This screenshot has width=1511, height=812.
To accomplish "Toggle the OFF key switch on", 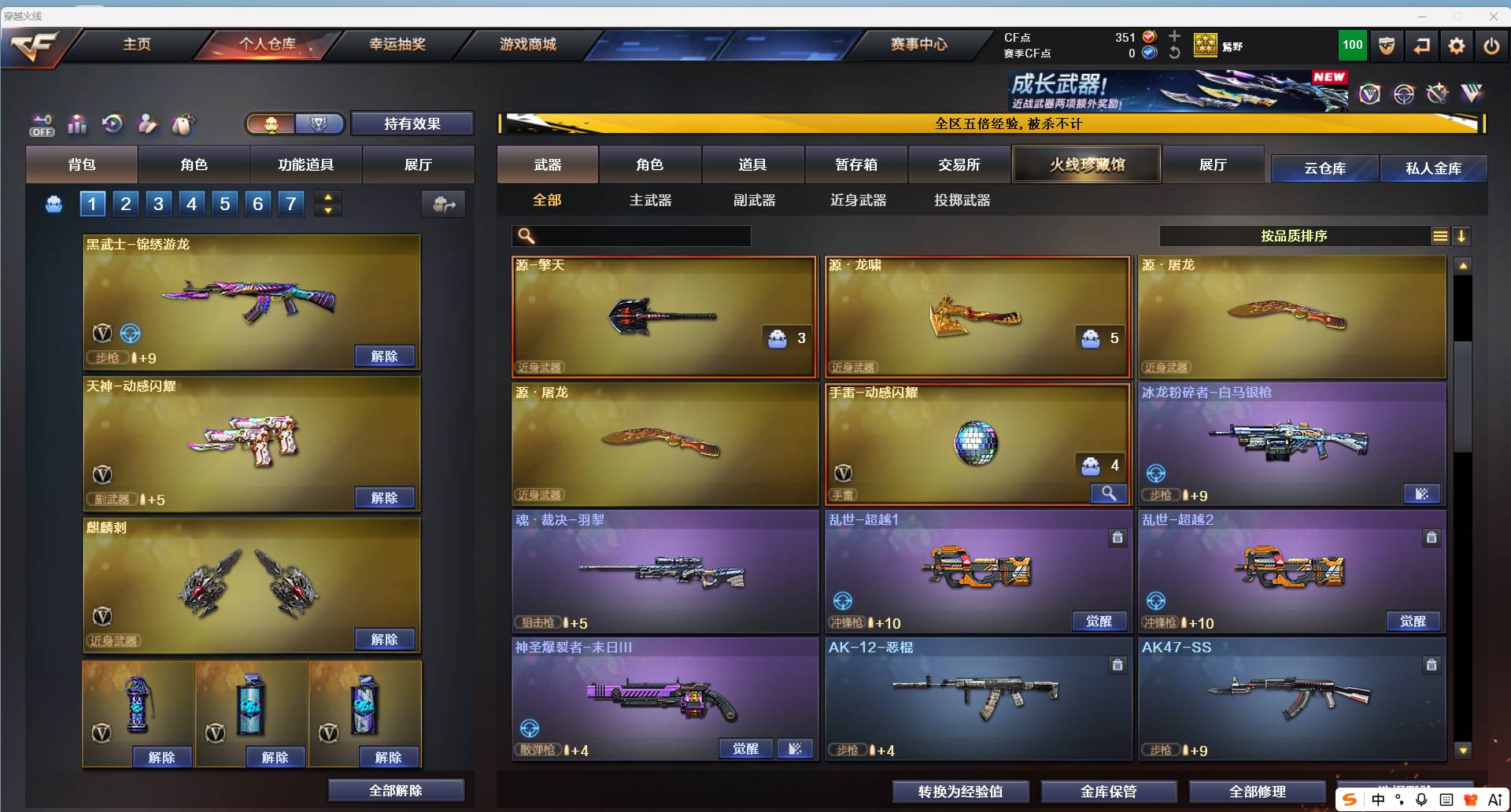I will tap(41, 124).
